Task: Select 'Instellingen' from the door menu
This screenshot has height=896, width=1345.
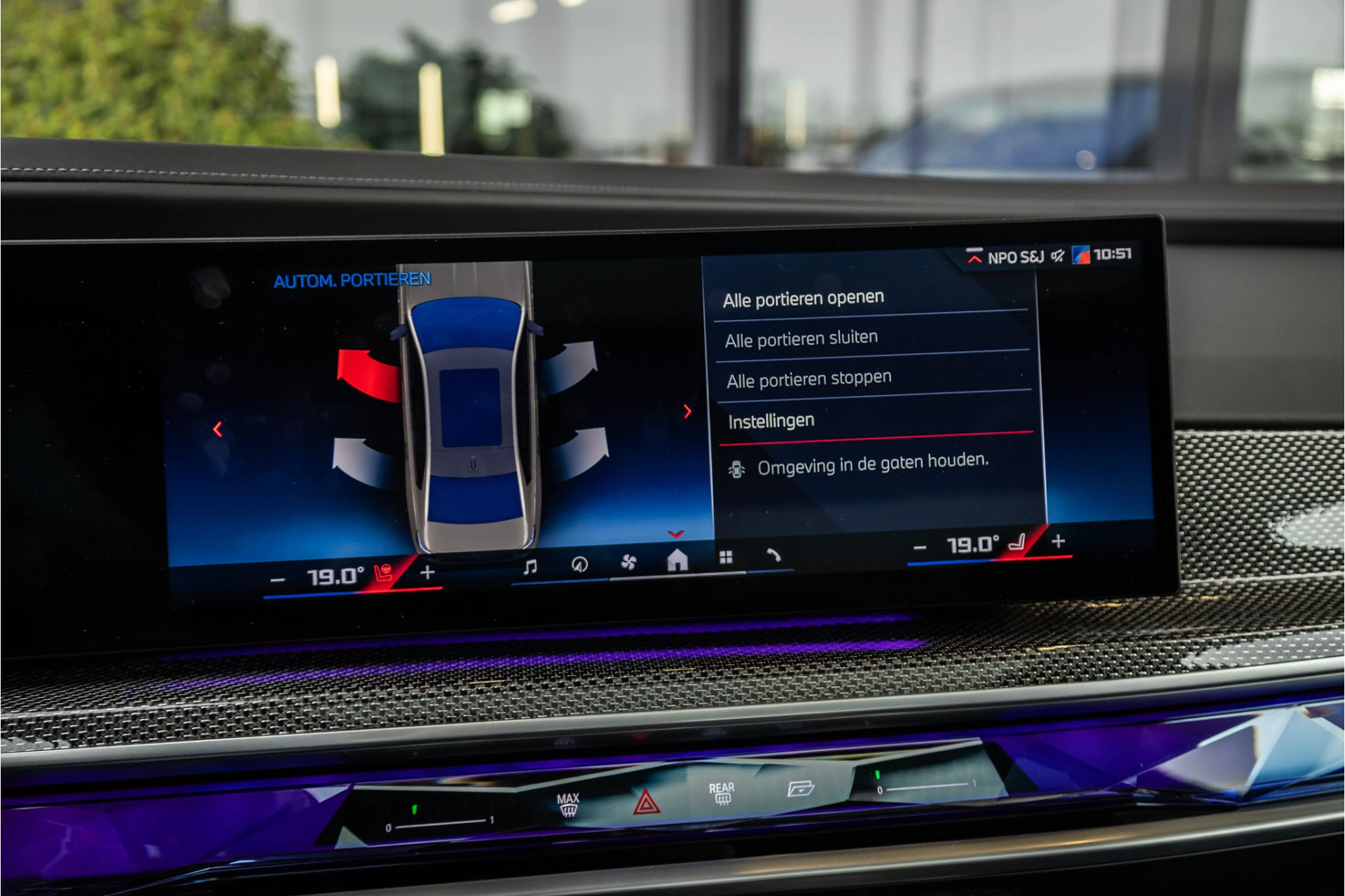Action: pos(773,420)
